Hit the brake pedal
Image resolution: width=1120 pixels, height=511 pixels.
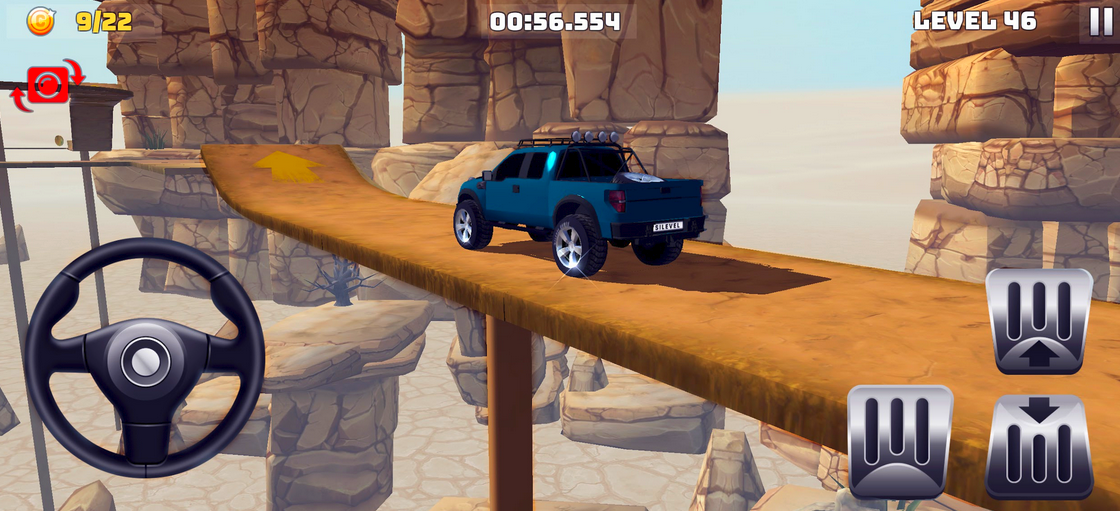(899, 441)
